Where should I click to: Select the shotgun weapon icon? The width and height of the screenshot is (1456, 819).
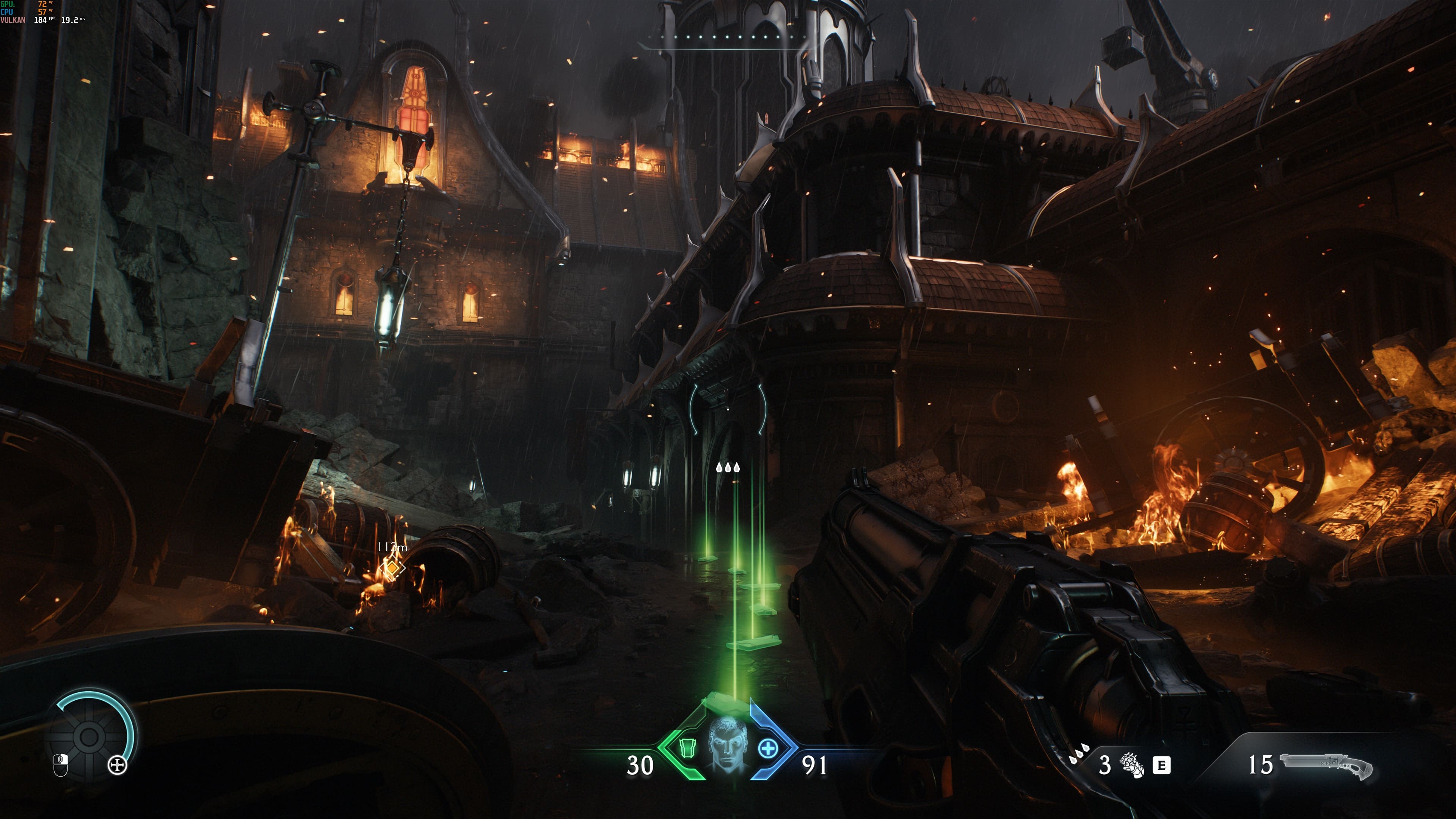pyautogui.click(x=1326, y=766)
